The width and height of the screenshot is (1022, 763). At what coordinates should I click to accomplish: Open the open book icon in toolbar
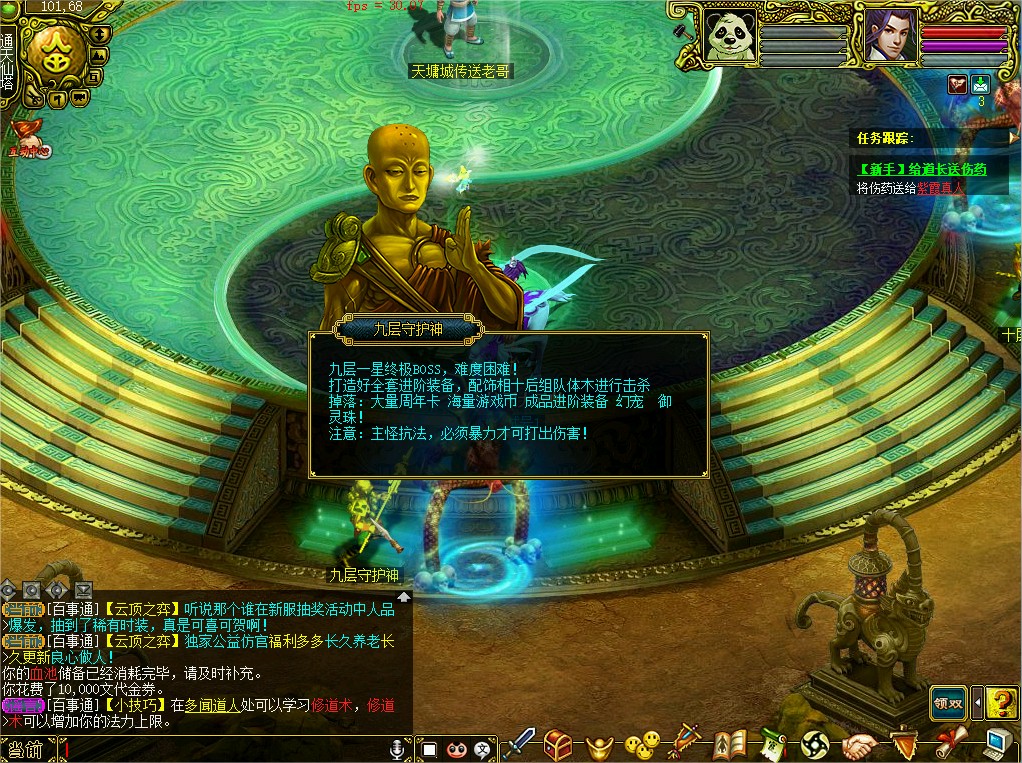coord(731,743)
